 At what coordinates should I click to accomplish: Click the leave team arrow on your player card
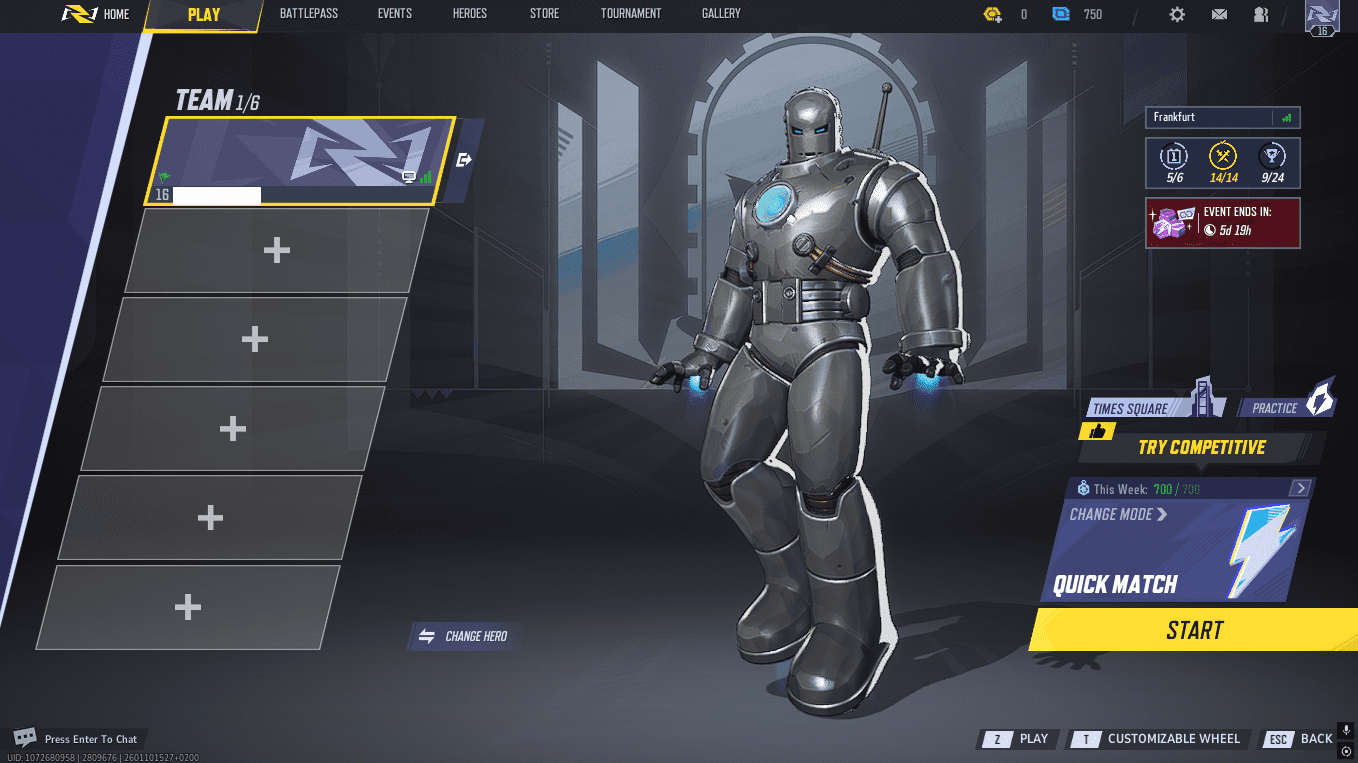point(462,158)
